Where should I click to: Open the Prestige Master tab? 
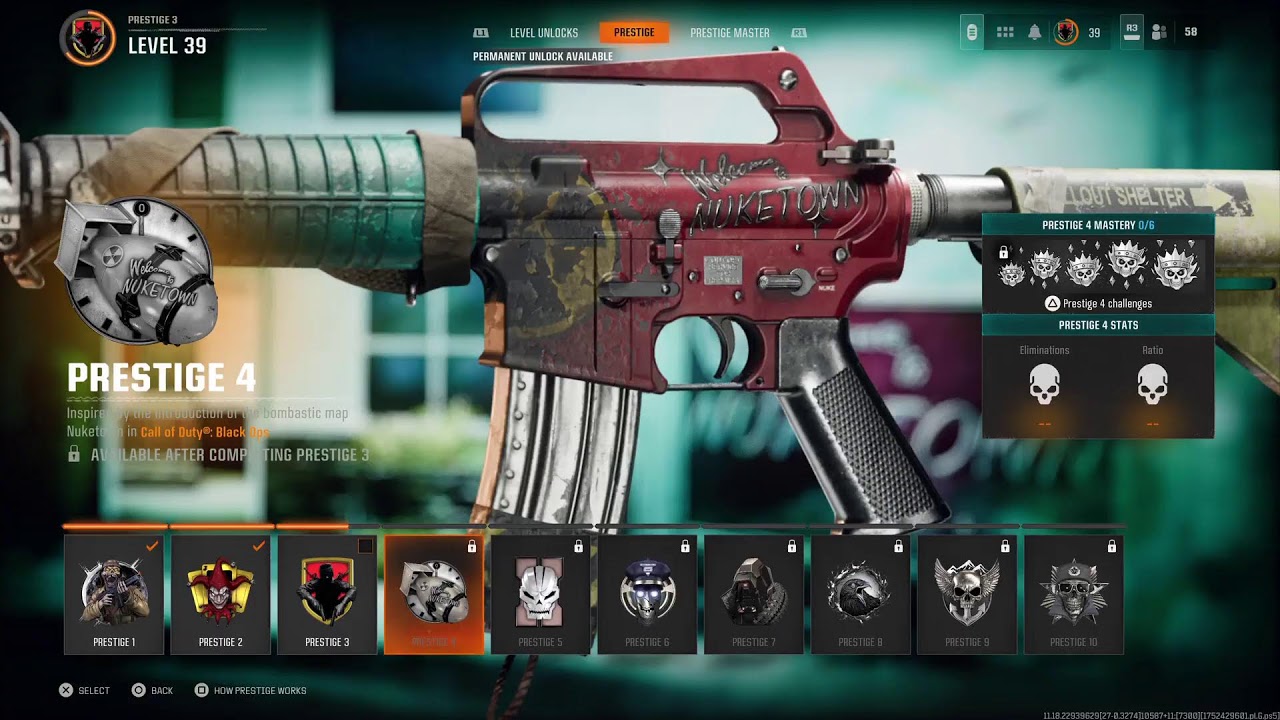[x=729, y=33]
